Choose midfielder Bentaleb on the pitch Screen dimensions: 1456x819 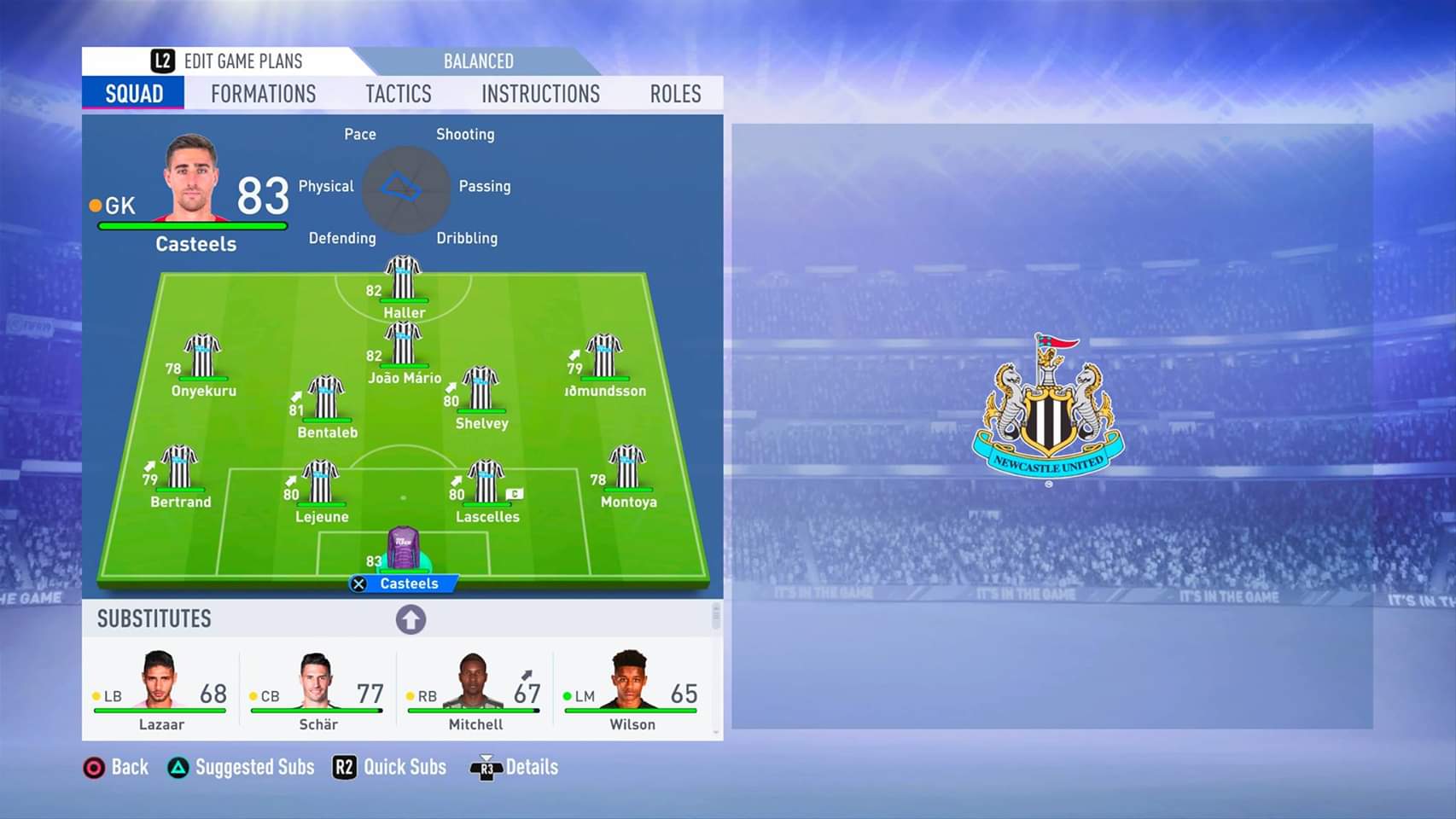[326, 401]
